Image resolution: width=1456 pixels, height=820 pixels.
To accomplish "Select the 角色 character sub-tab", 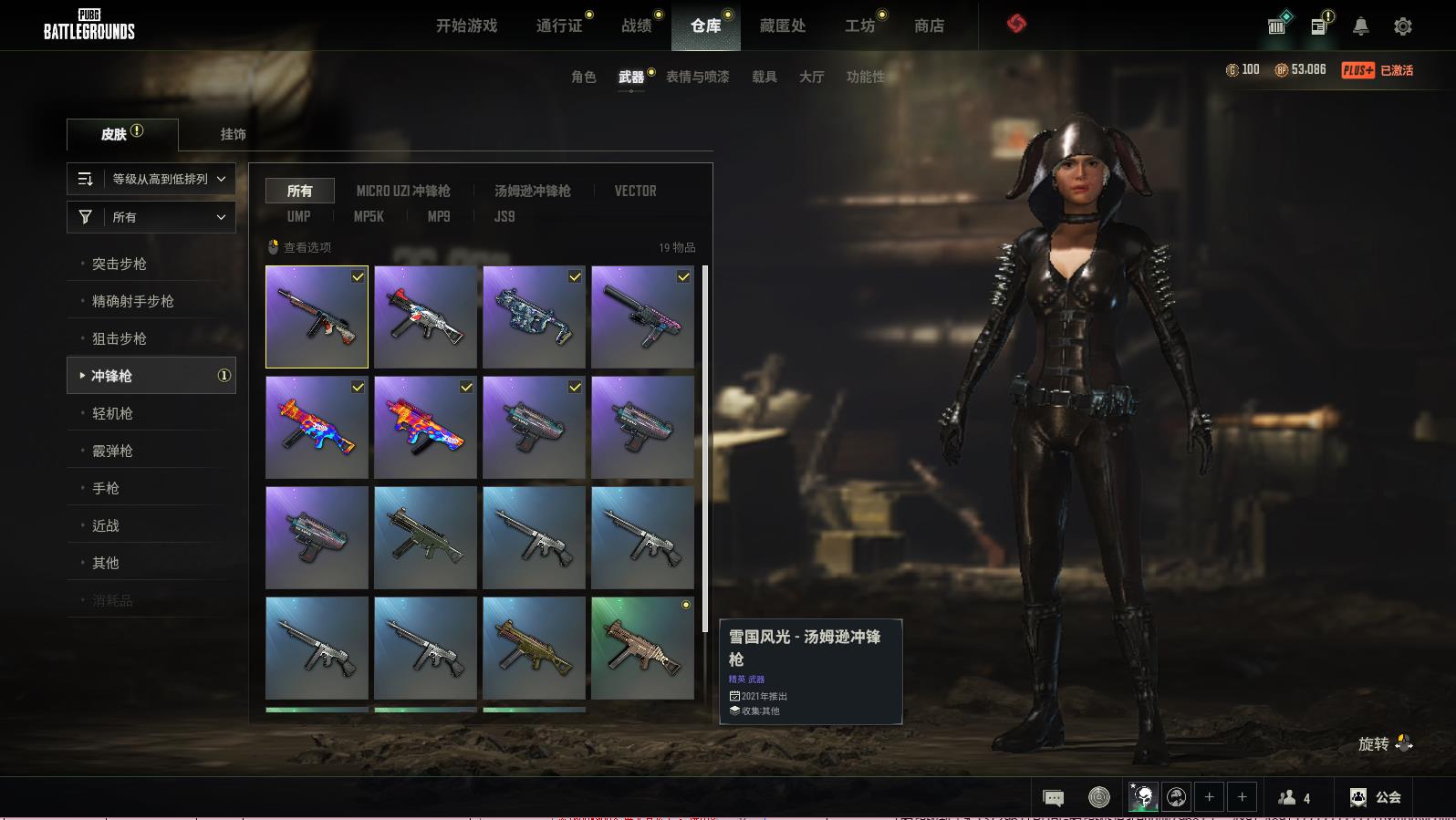I will tap(583, 77).
